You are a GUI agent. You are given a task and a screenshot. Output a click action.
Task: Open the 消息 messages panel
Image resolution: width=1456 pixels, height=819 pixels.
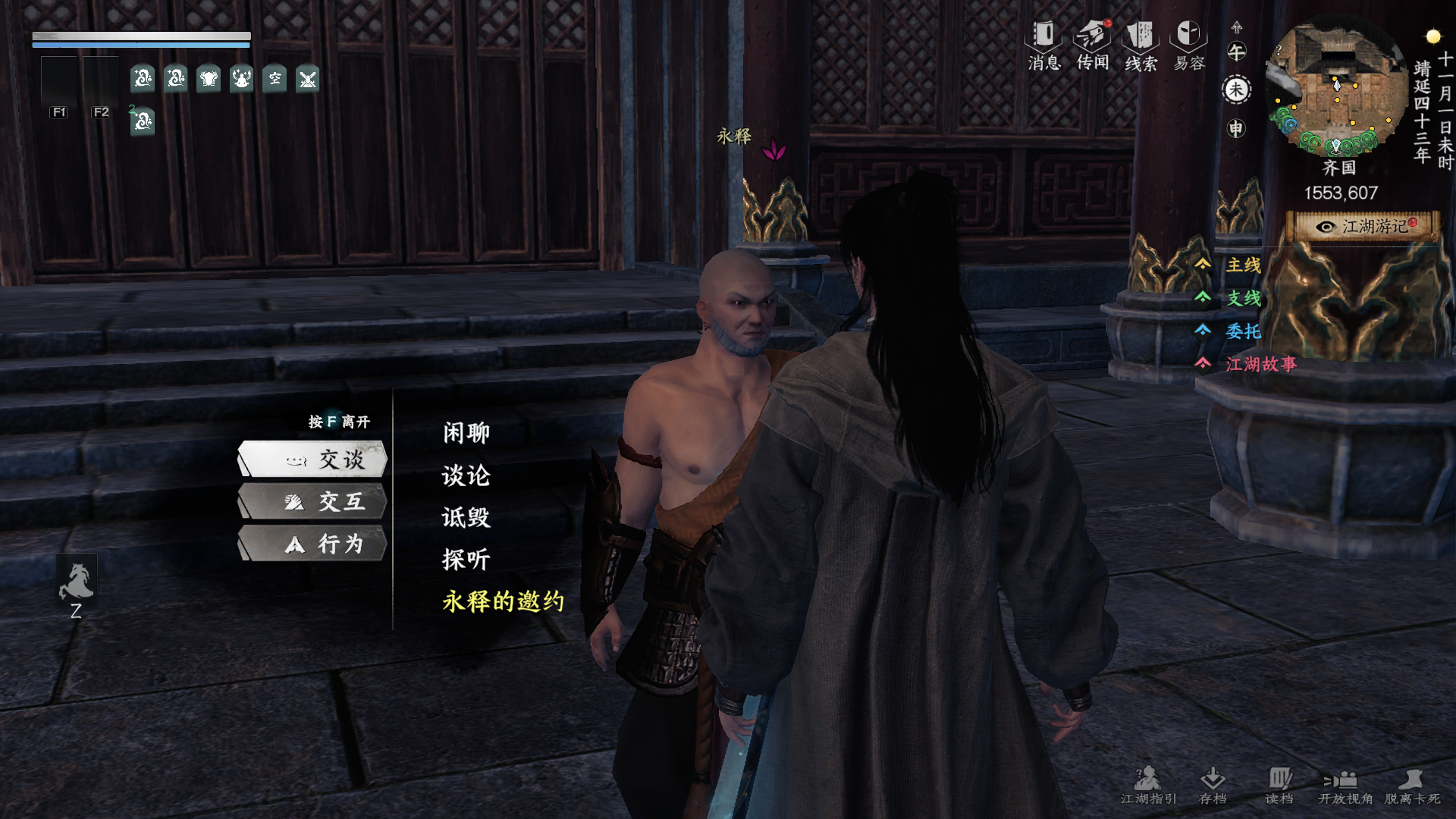[1044, 45]
